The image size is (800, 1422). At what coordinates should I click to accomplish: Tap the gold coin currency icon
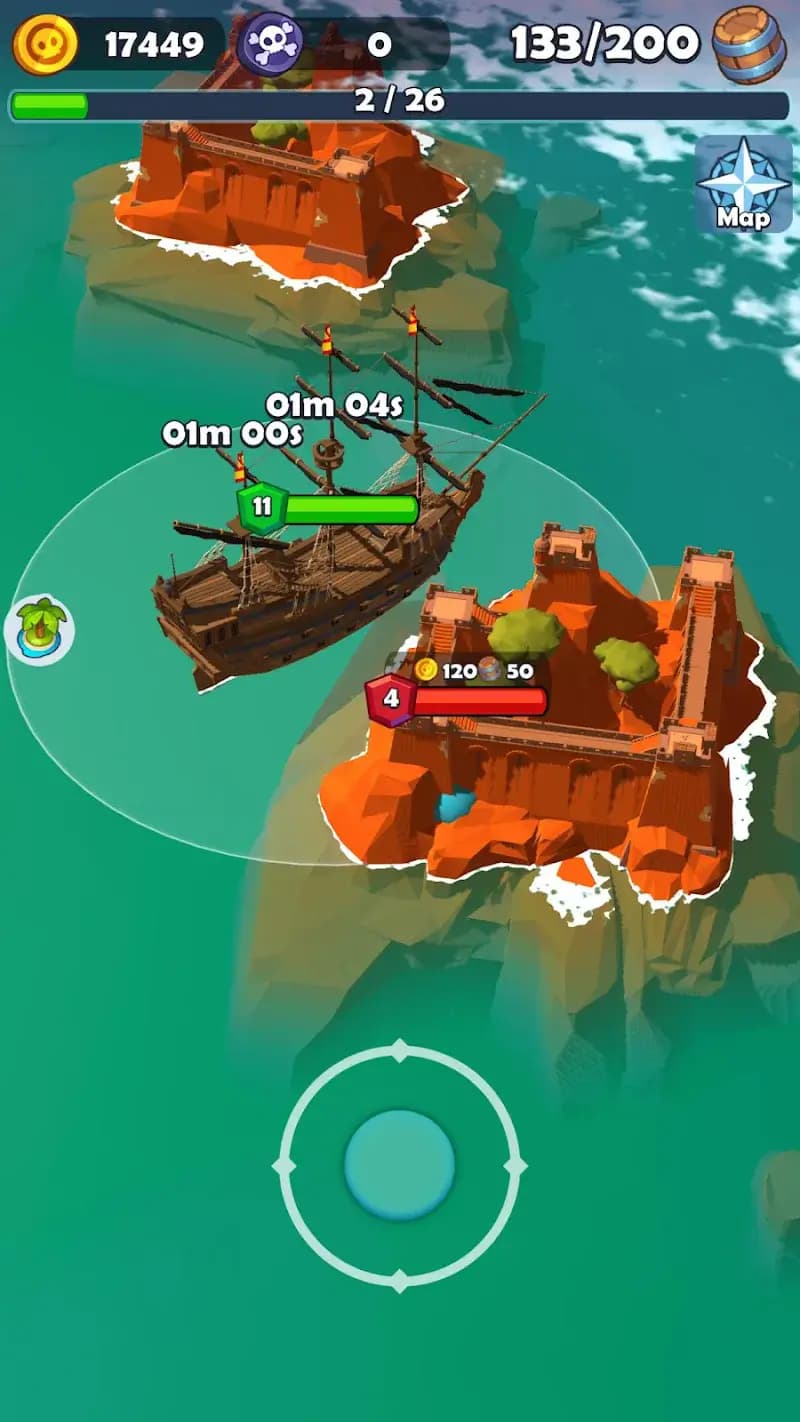click(45, 44)
